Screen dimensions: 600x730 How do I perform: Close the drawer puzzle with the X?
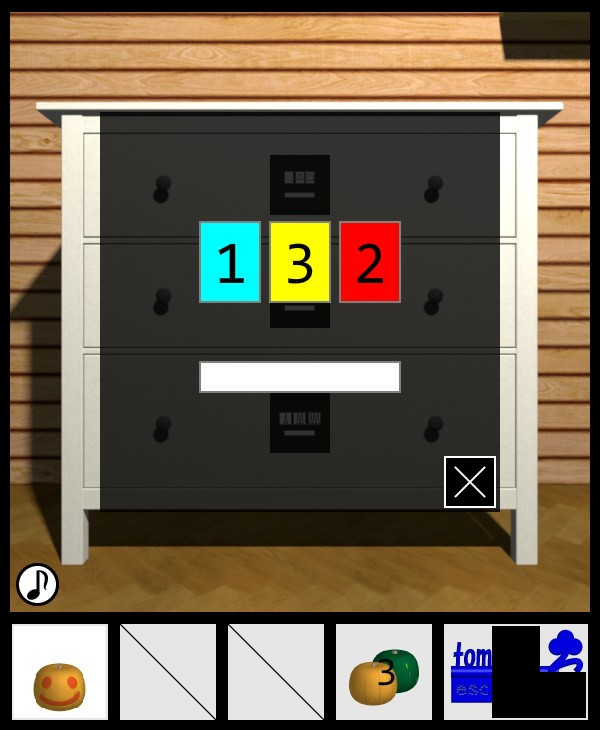click(470, 482)
